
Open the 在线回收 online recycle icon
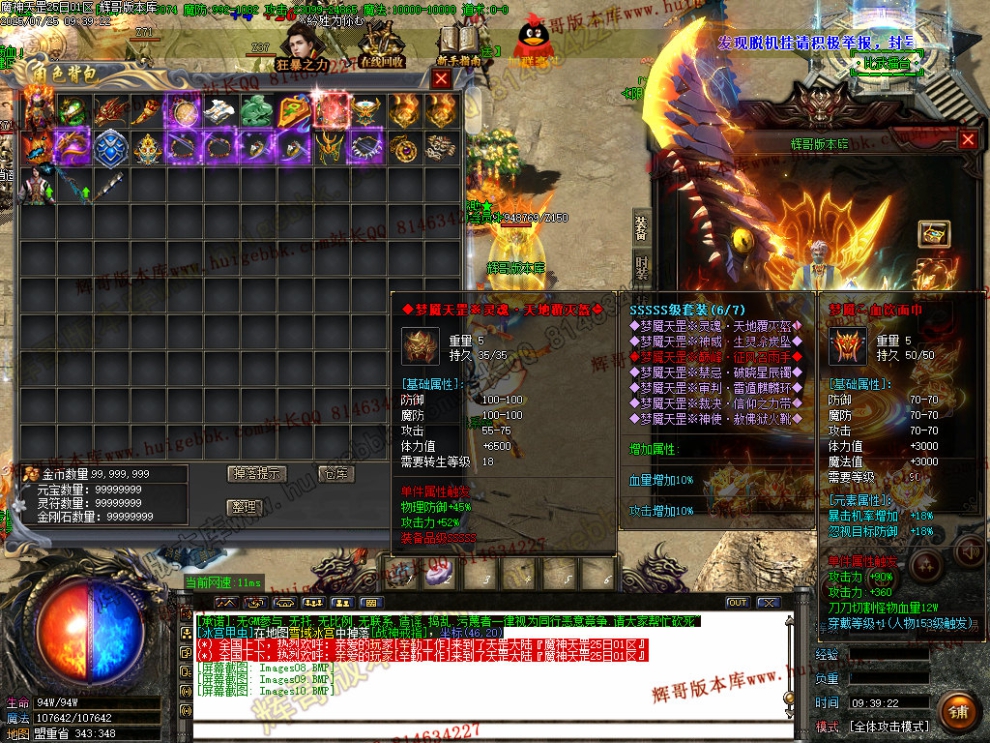point(382,47)
